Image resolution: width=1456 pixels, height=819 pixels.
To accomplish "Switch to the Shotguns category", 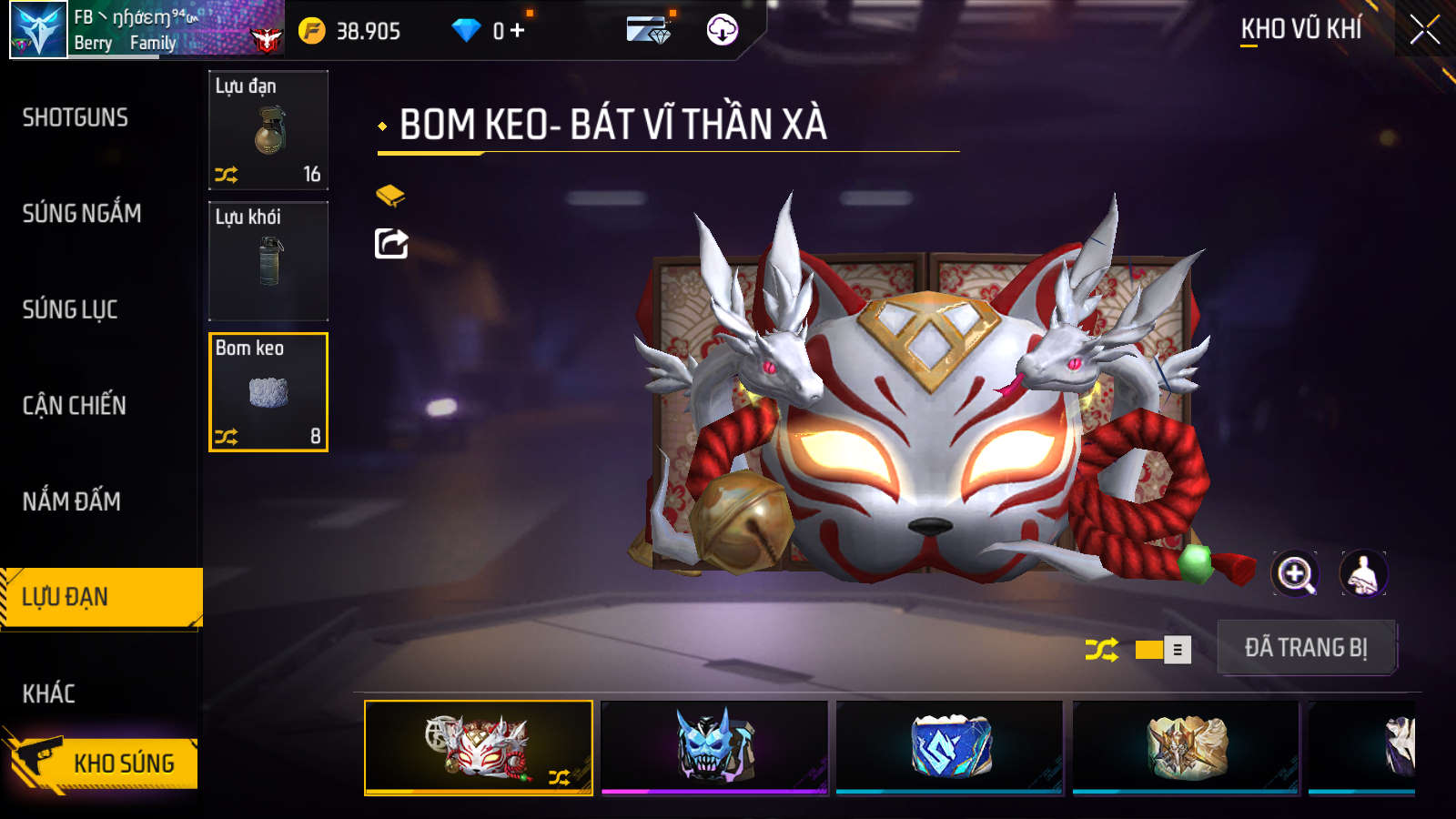I will [x=76, y=117].
